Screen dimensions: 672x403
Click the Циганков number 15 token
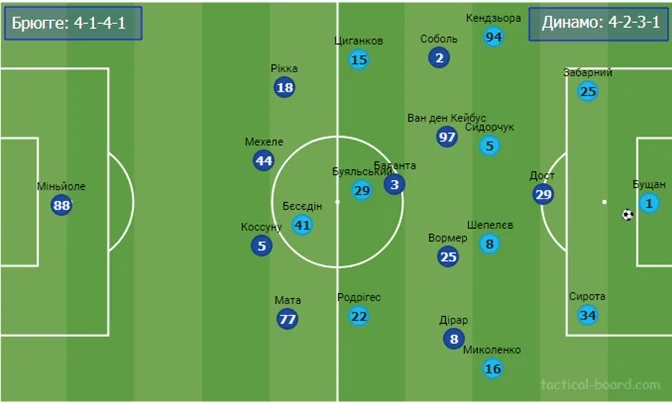click(359, 60)
